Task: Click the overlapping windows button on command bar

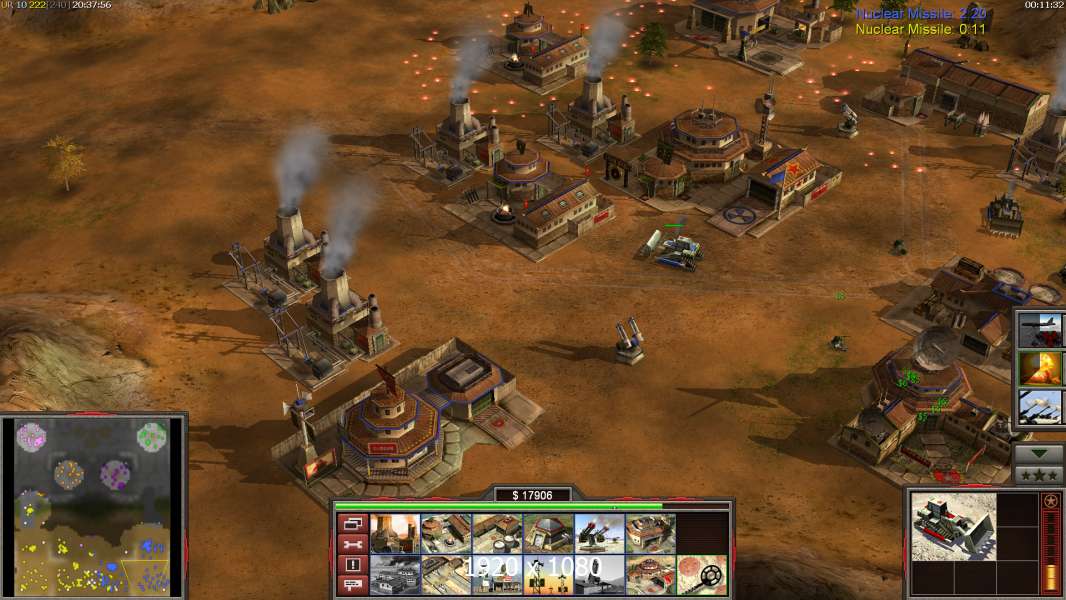Action: (x=352, y=523)
